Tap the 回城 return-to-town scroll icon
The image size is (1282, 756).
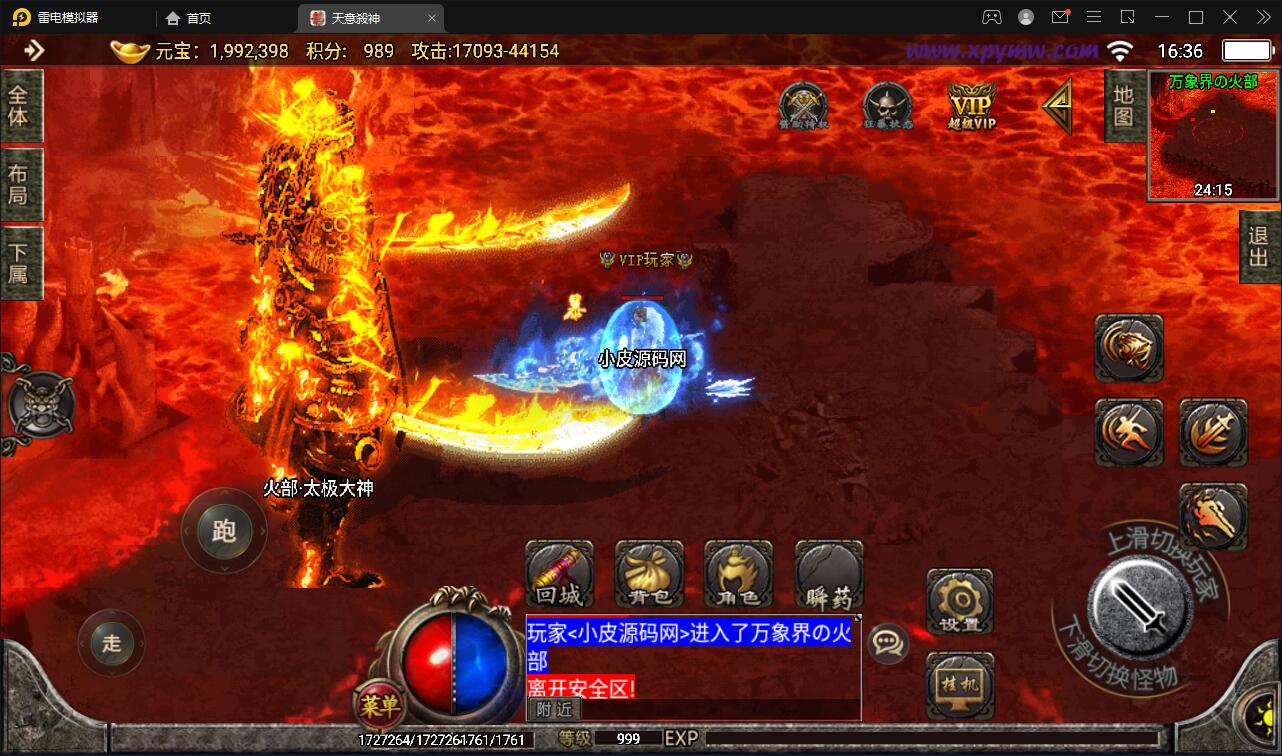click(x=558, y=574)
